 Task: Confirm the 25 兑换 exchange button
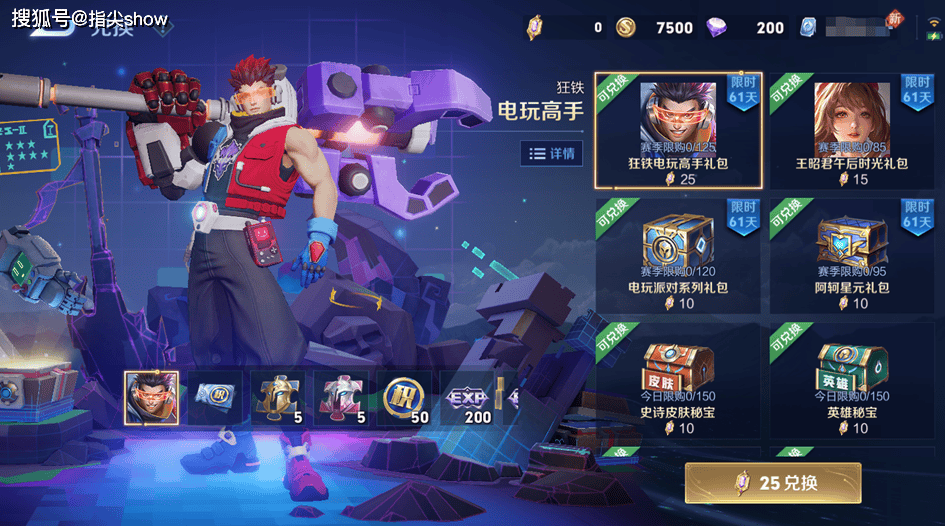(772, 483)
